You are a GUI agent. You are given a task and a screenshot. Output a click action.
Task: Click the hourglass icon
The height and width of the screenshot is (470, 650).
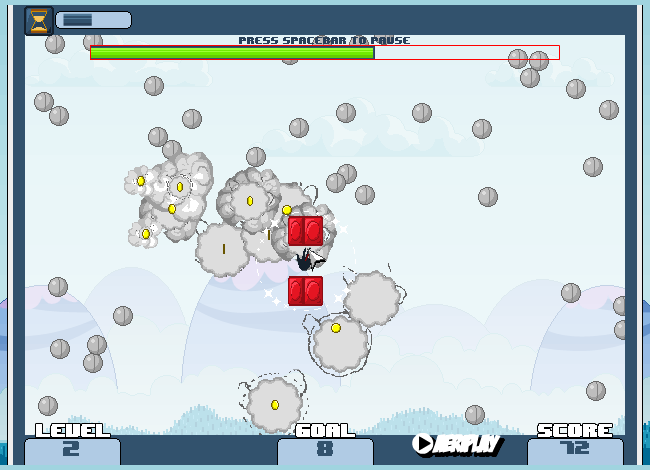pyautogui.click(x=39, y=21)
